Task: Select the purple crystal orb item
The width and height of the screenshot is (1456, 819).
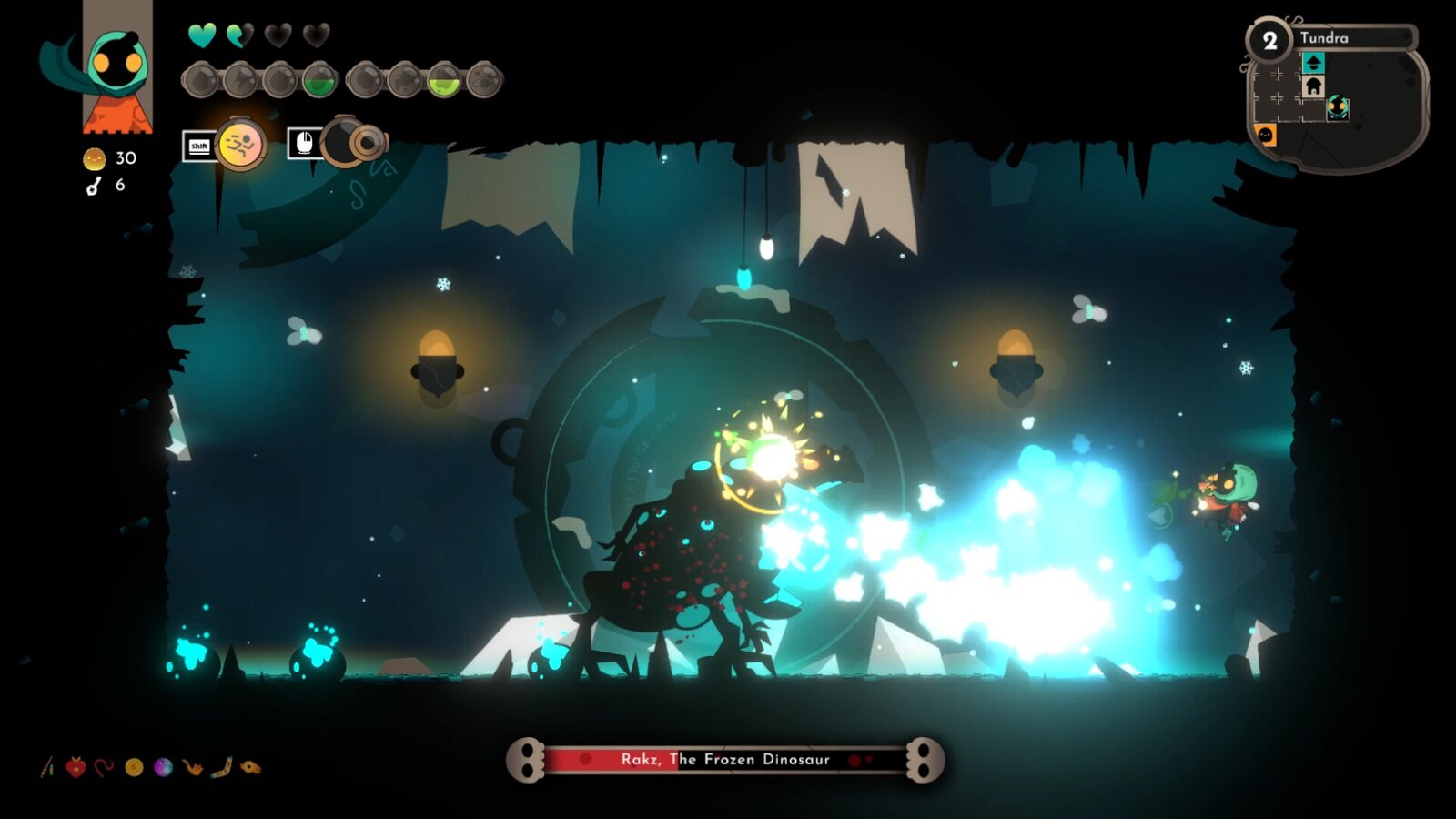Action: [163, 768]
